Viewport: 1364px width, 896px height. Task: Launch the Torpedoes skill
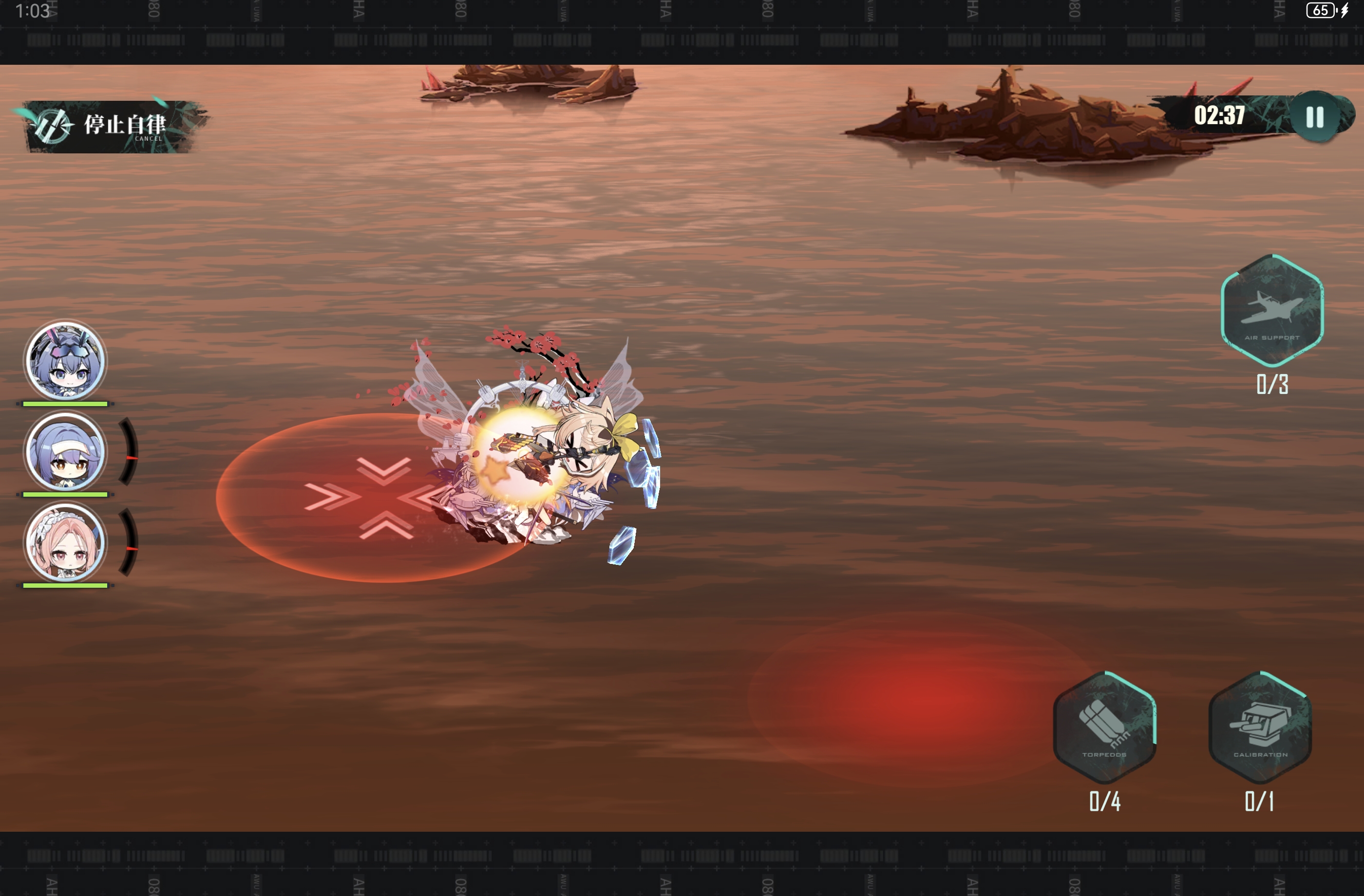click(1104, 728)
